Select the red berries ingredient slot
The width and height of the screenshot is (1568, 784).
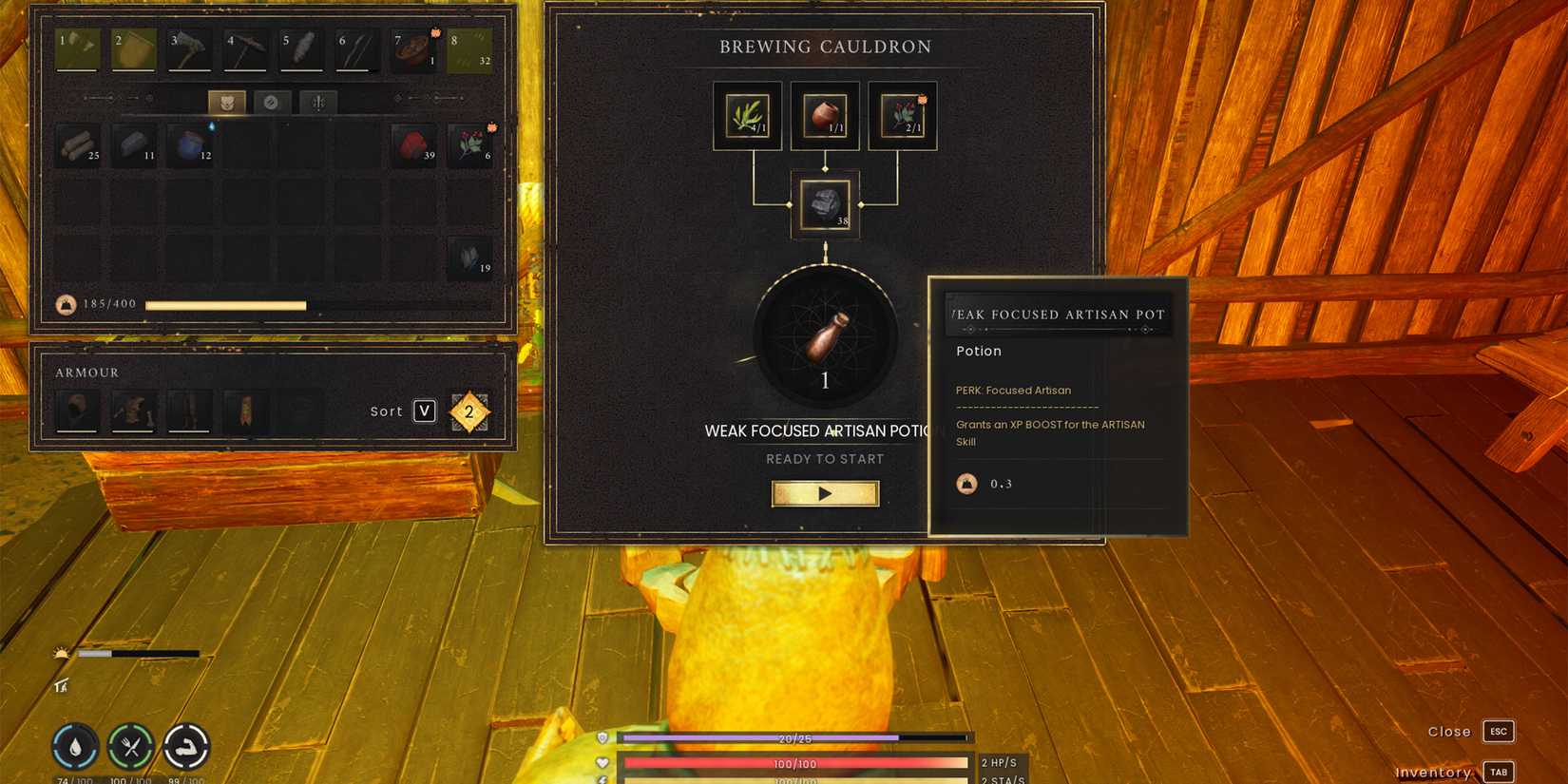tap(902, 114)
